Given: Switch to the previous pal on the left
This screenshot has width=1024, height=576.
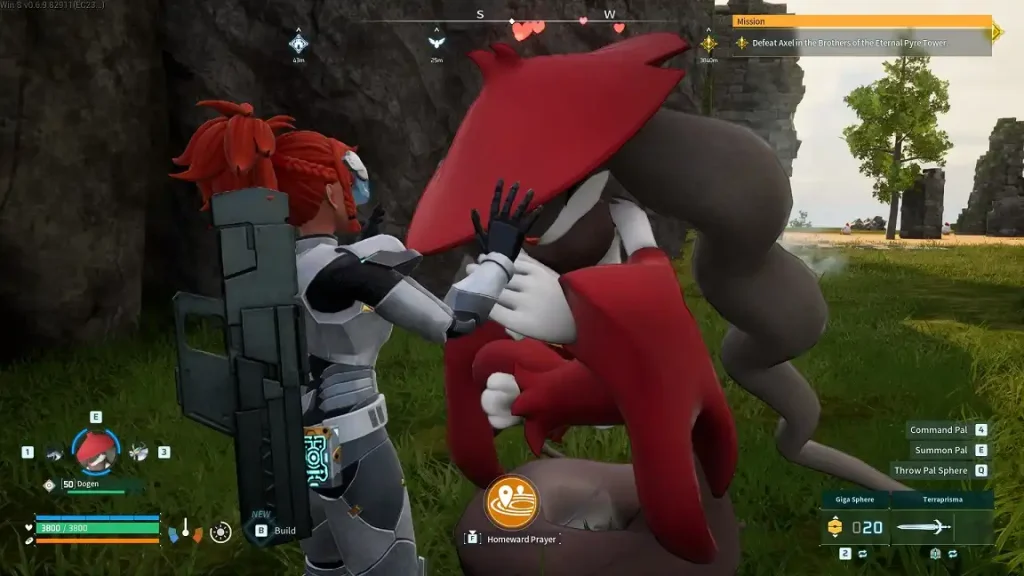Looking at the screenshot, I should click(x=53, y=453).
